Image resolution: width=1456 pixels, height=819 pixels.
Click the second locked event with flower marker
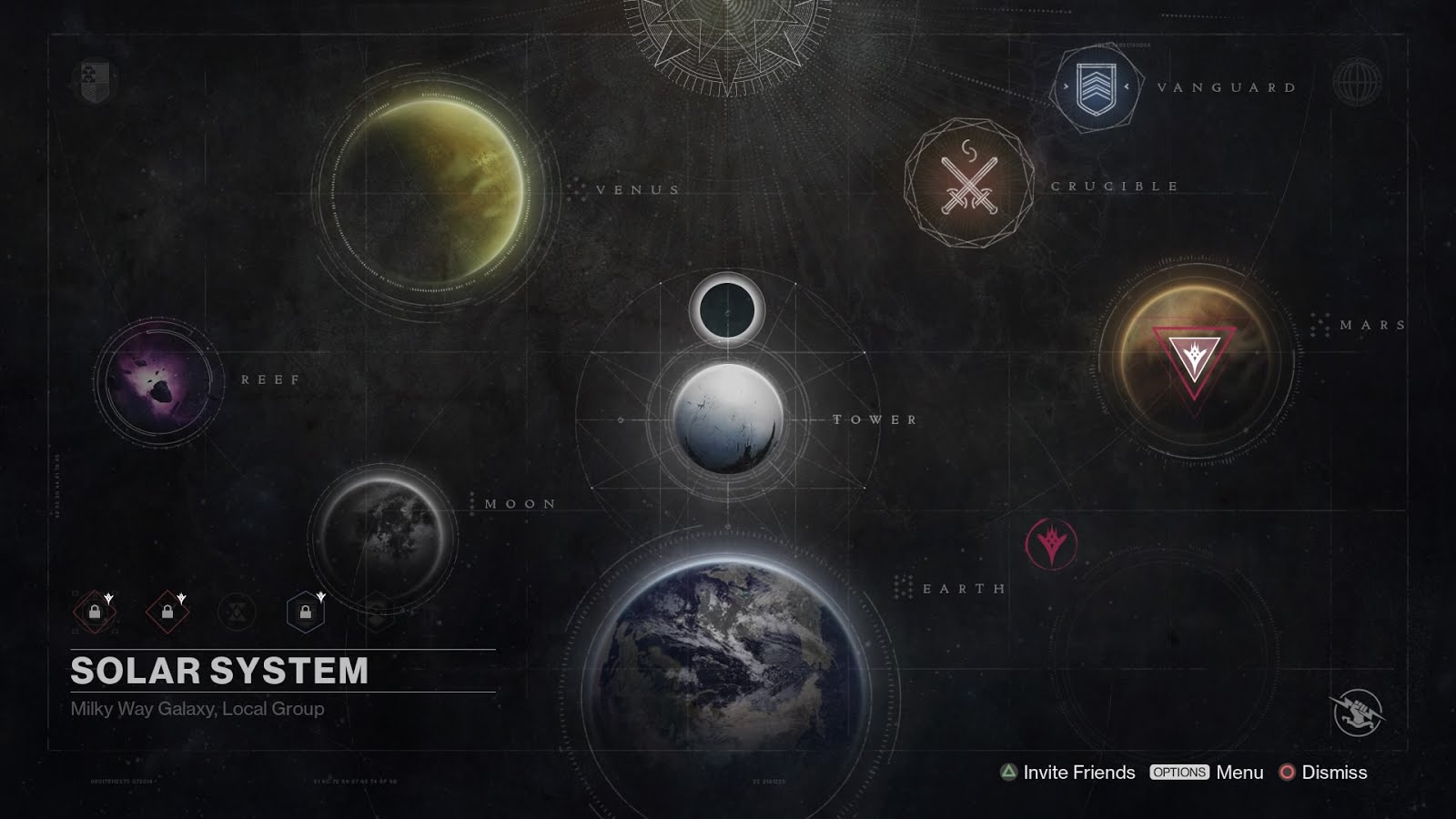166,611
